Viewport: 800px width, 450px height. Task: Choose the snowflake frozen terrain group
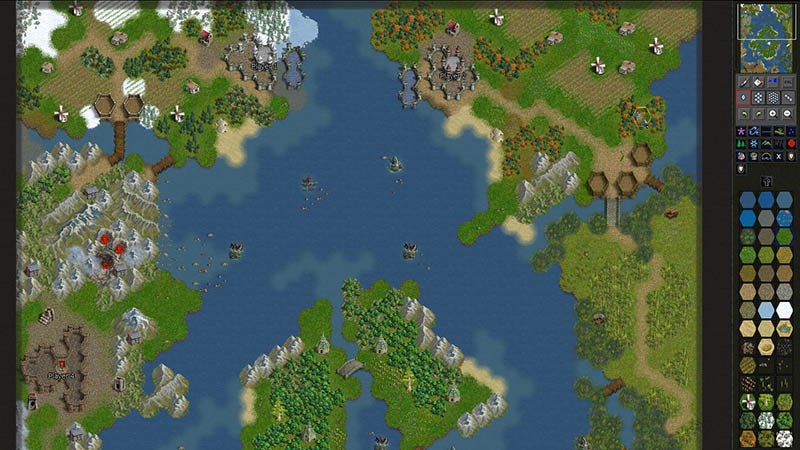click(x=754, y=143)
